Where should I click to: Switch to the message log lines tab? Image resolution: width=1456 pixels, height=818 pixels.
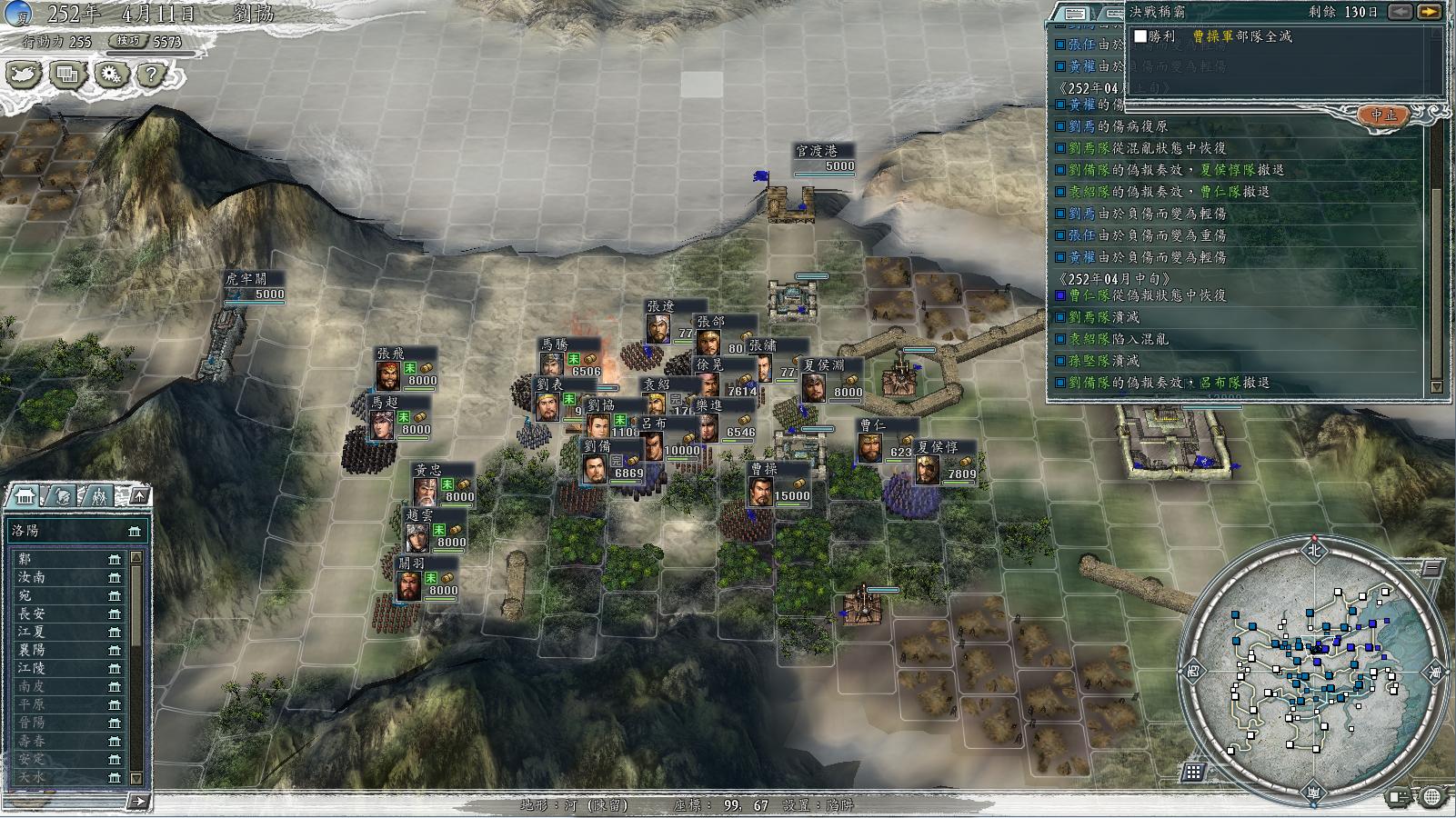tap(1074, 14)
